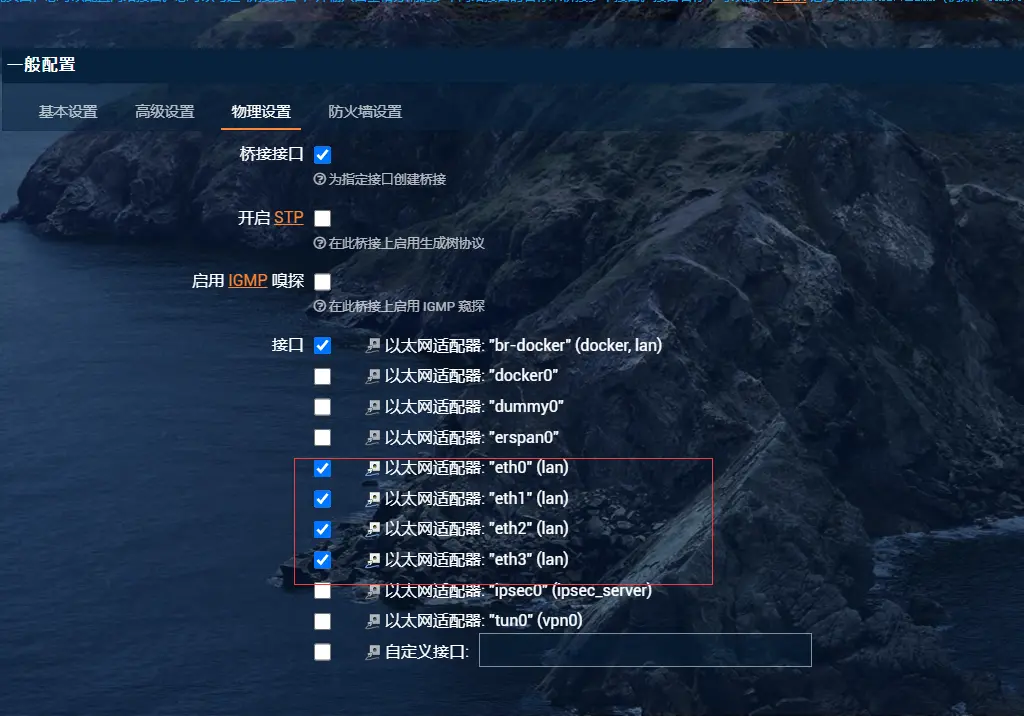Select the 物理设置 tab
This screenshot has height=716, width=1024.
tap(261, 112)
